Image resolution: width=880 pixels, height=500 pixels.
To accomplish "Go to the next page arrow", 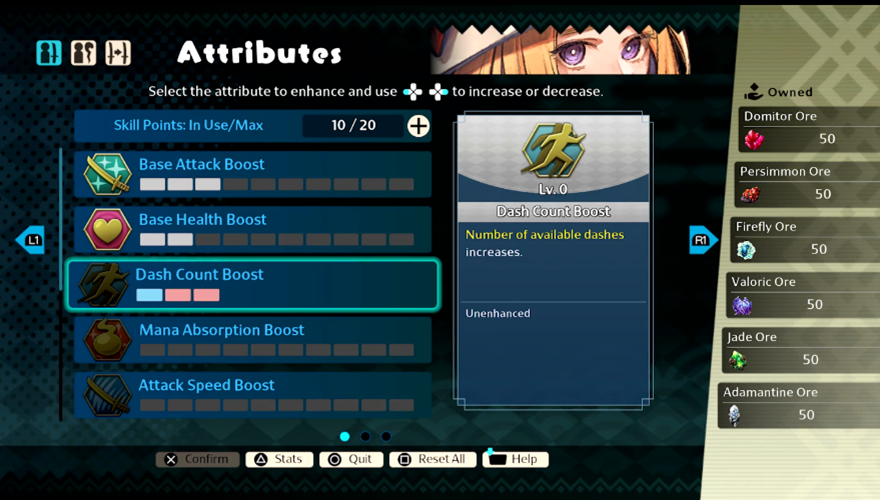I will [x=703, y=240].
